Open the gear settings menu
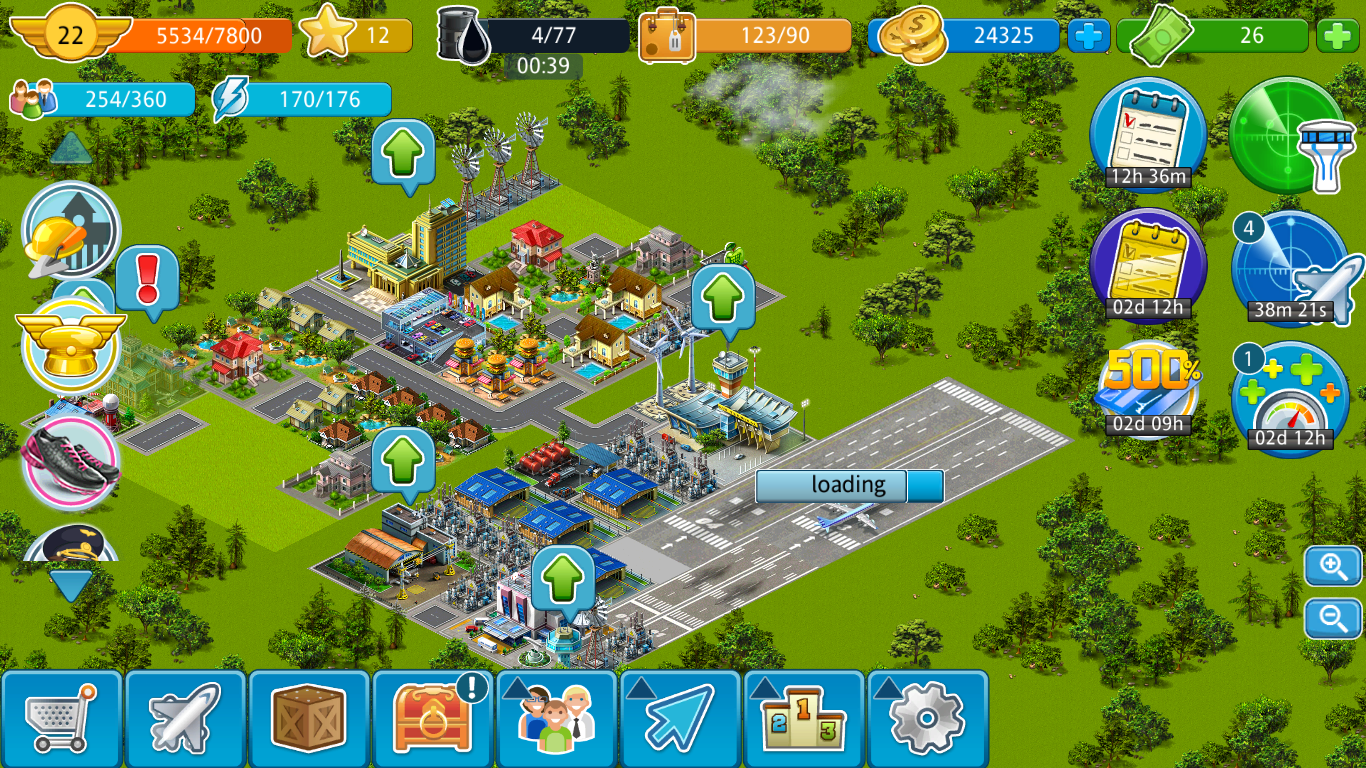1366x768 pixels. [927, 718]
